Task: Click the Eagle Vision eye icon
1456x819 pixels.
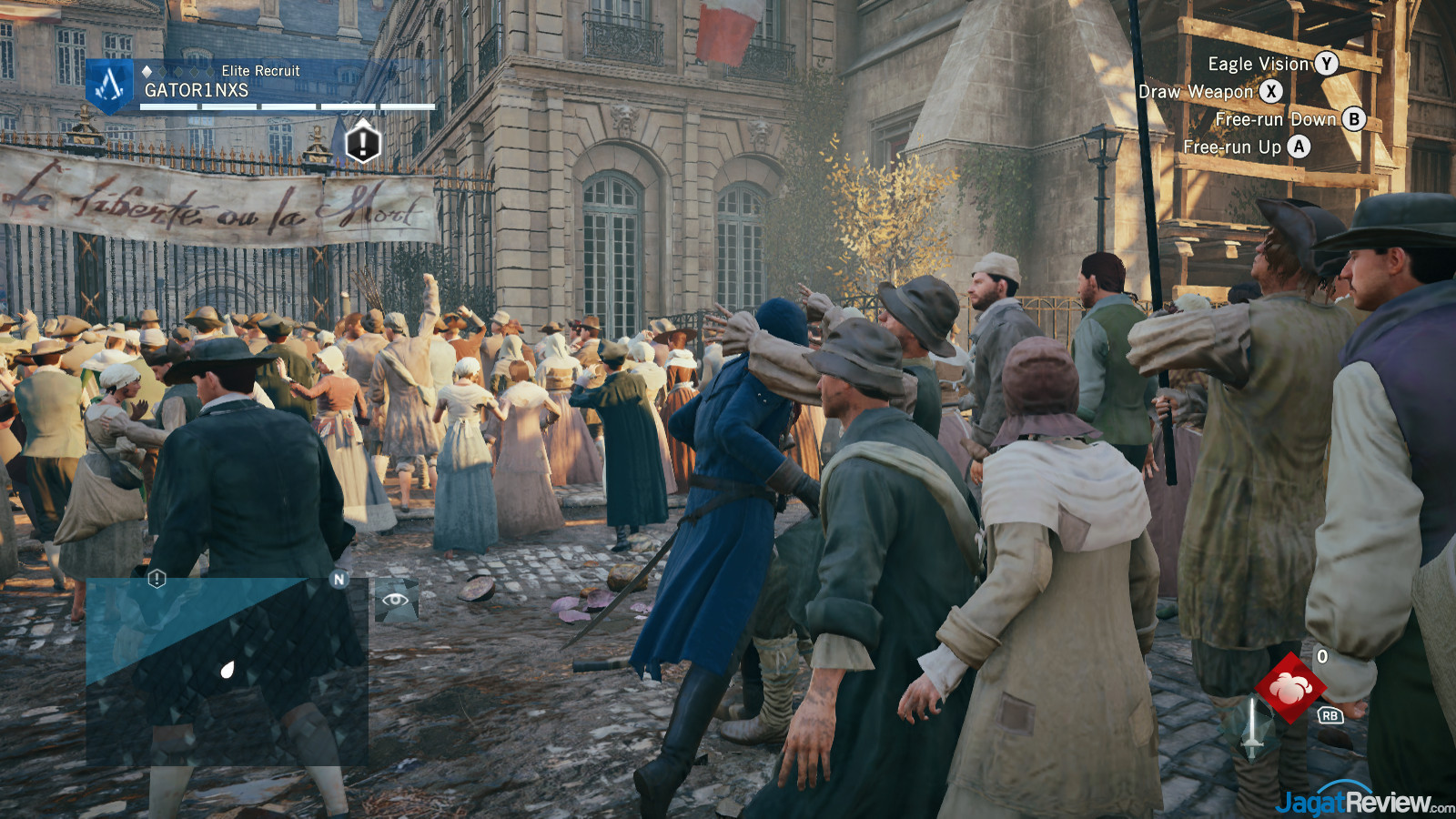Action: coord(396,600)
